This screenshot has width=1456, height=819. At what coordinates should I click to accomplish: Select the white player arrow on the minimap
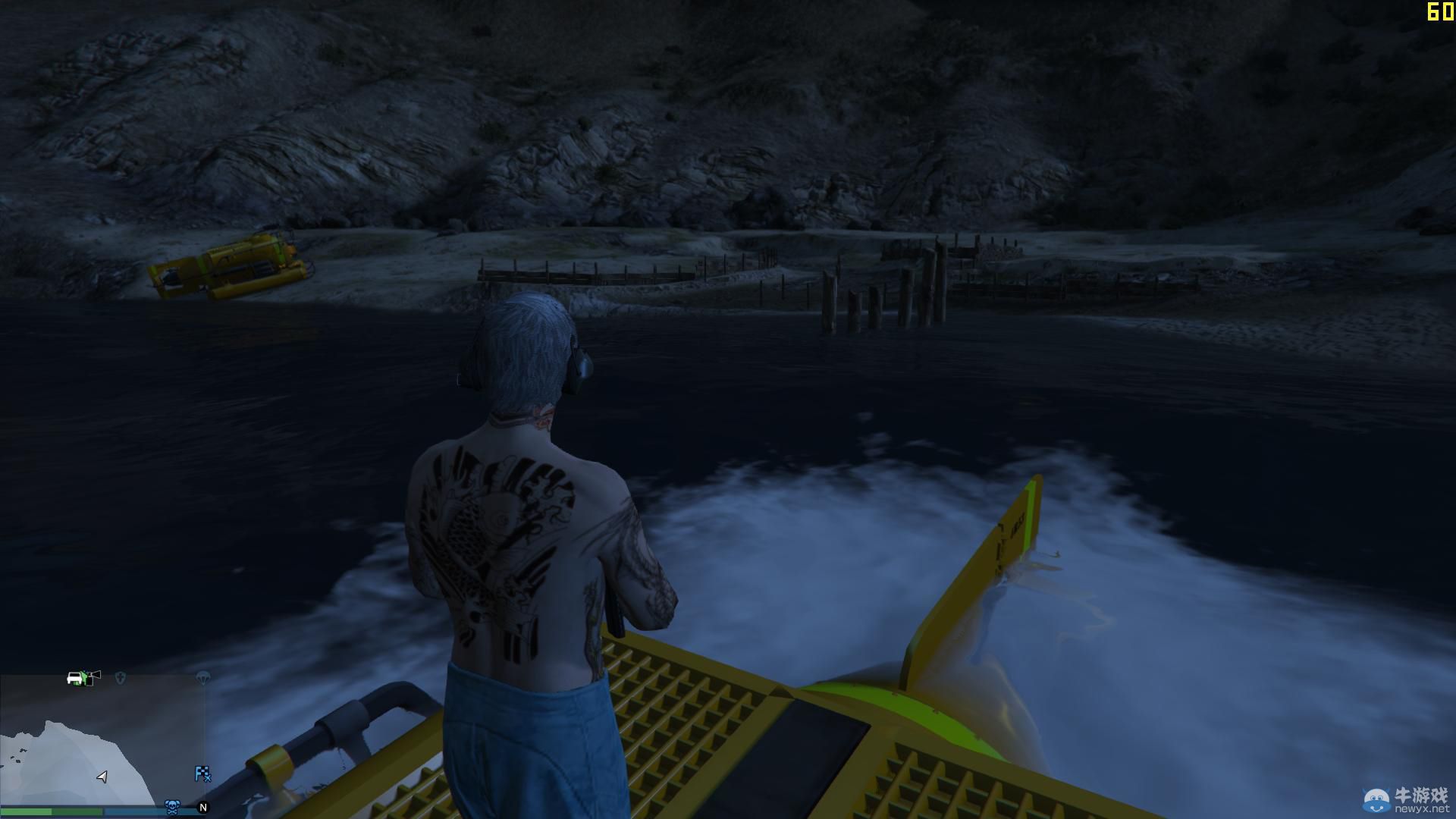pyautogui.click(x=102, y=777)
